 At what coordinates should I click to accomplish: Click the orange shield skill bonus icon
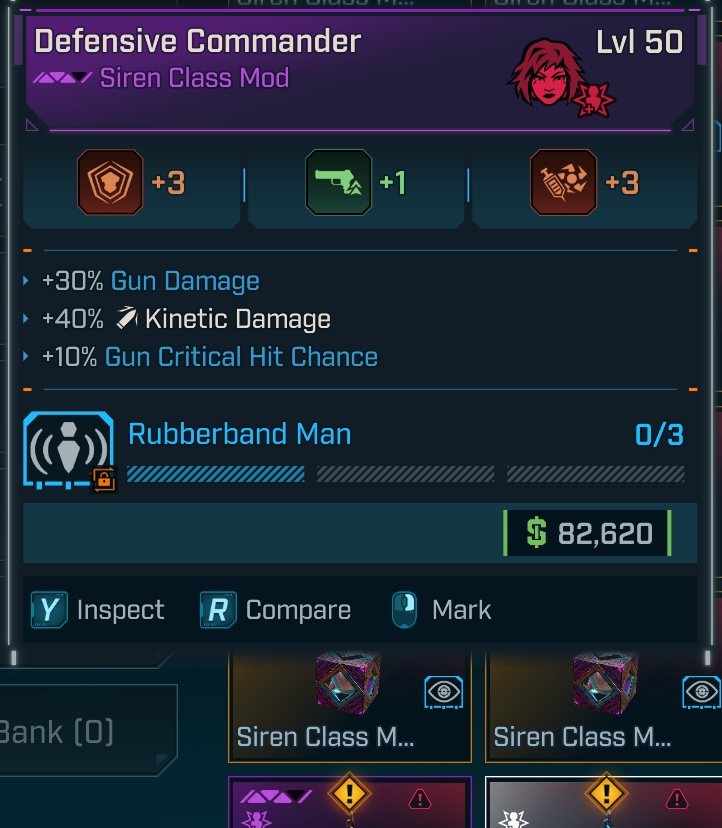109,183
